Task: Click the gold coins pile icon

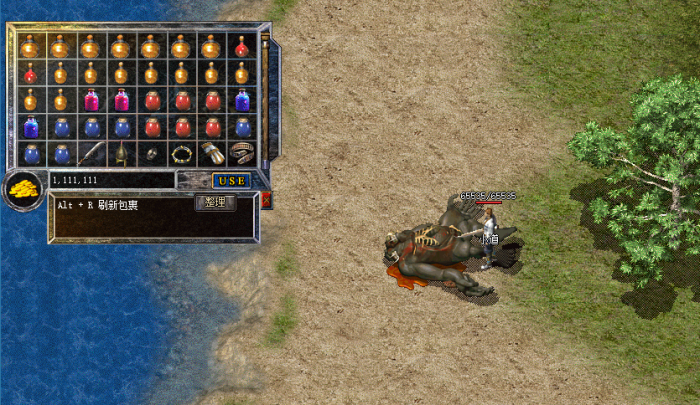Action: pyautogui.click(x=21, y=189)
